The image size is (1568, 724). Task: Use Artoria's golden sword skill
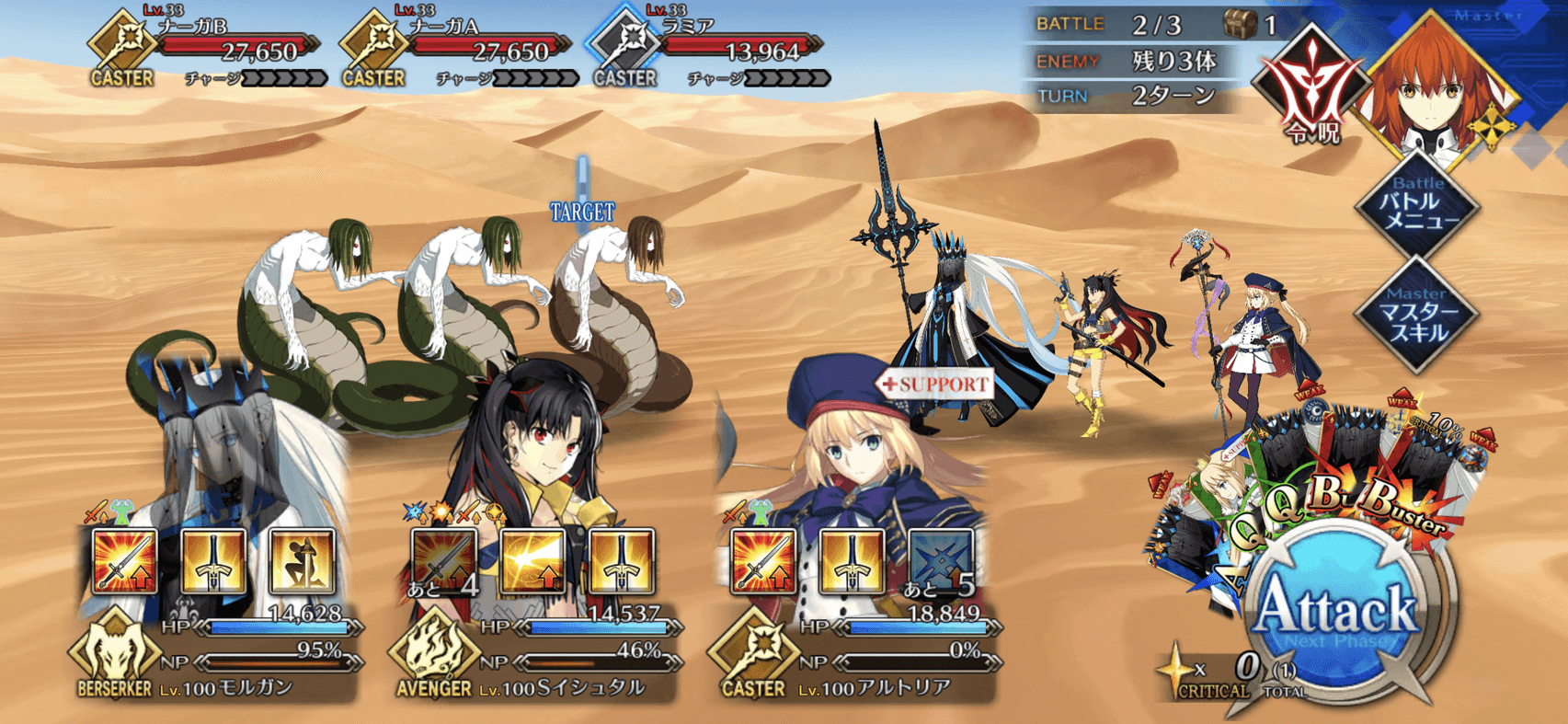click(852, 561)
